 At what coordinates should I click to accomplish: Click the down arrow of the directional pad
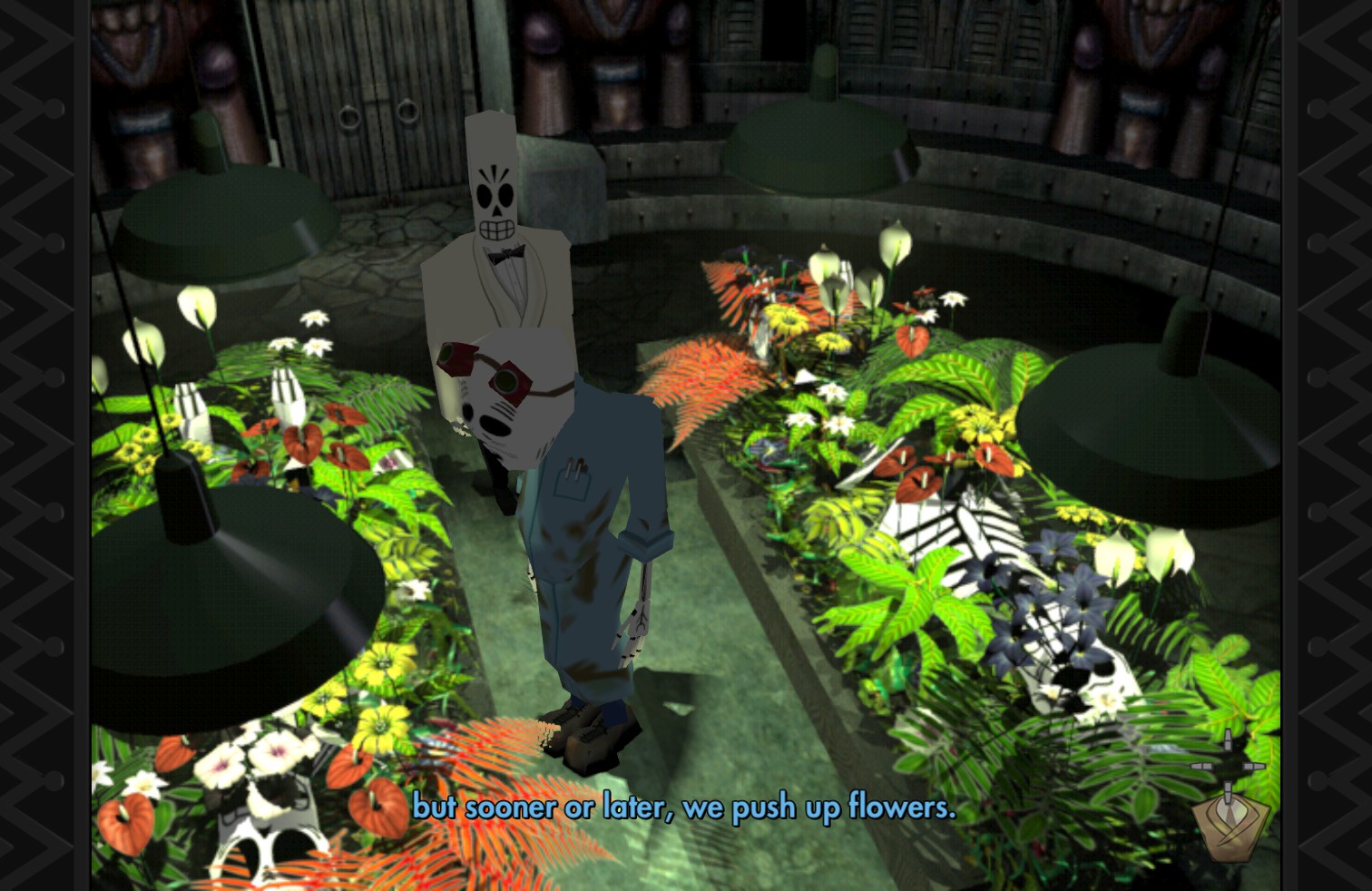tap(1228, 791)
